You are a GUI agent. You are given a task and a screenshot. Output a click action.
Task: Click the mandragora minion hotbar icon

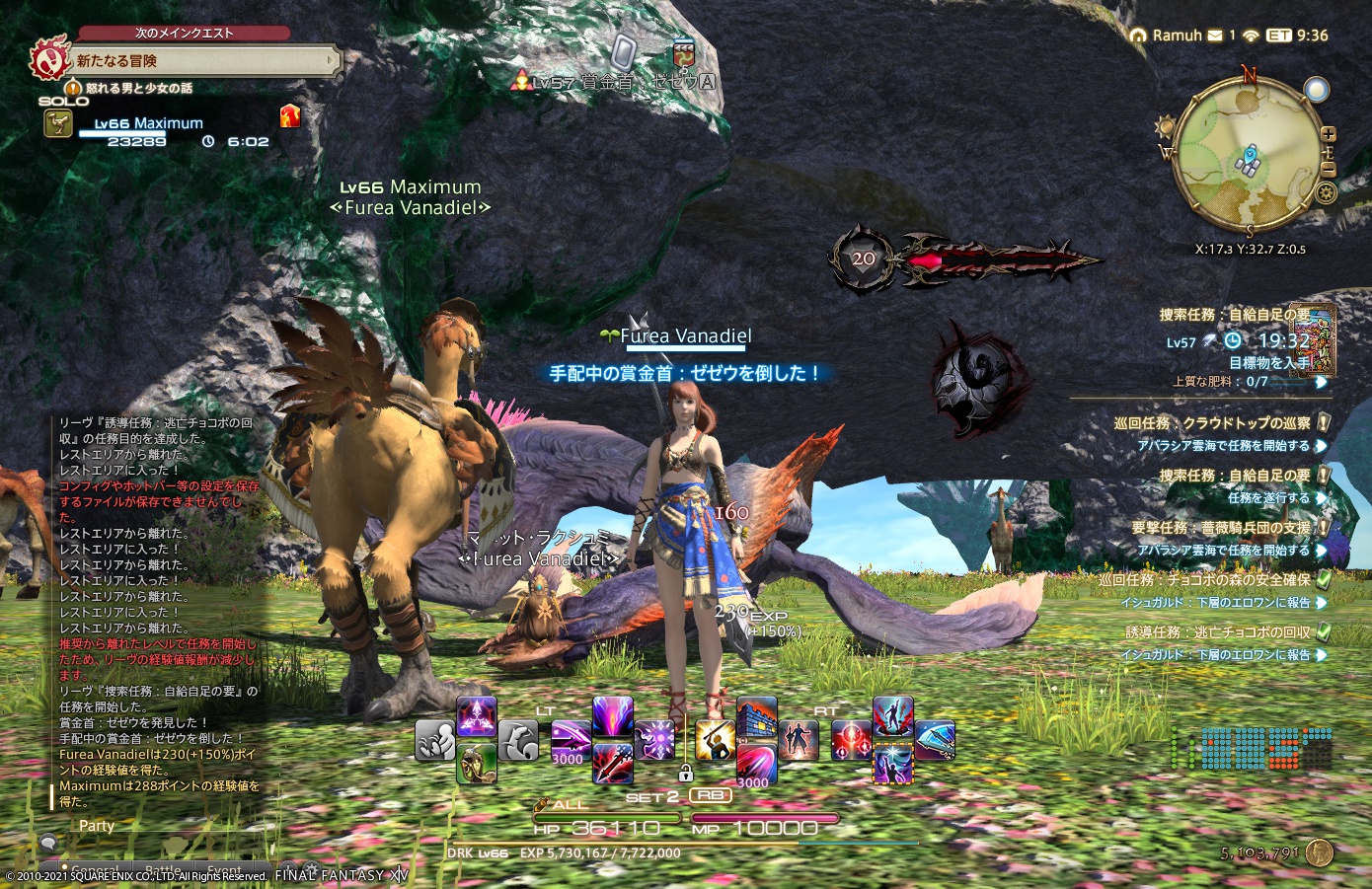coord(477,761)
